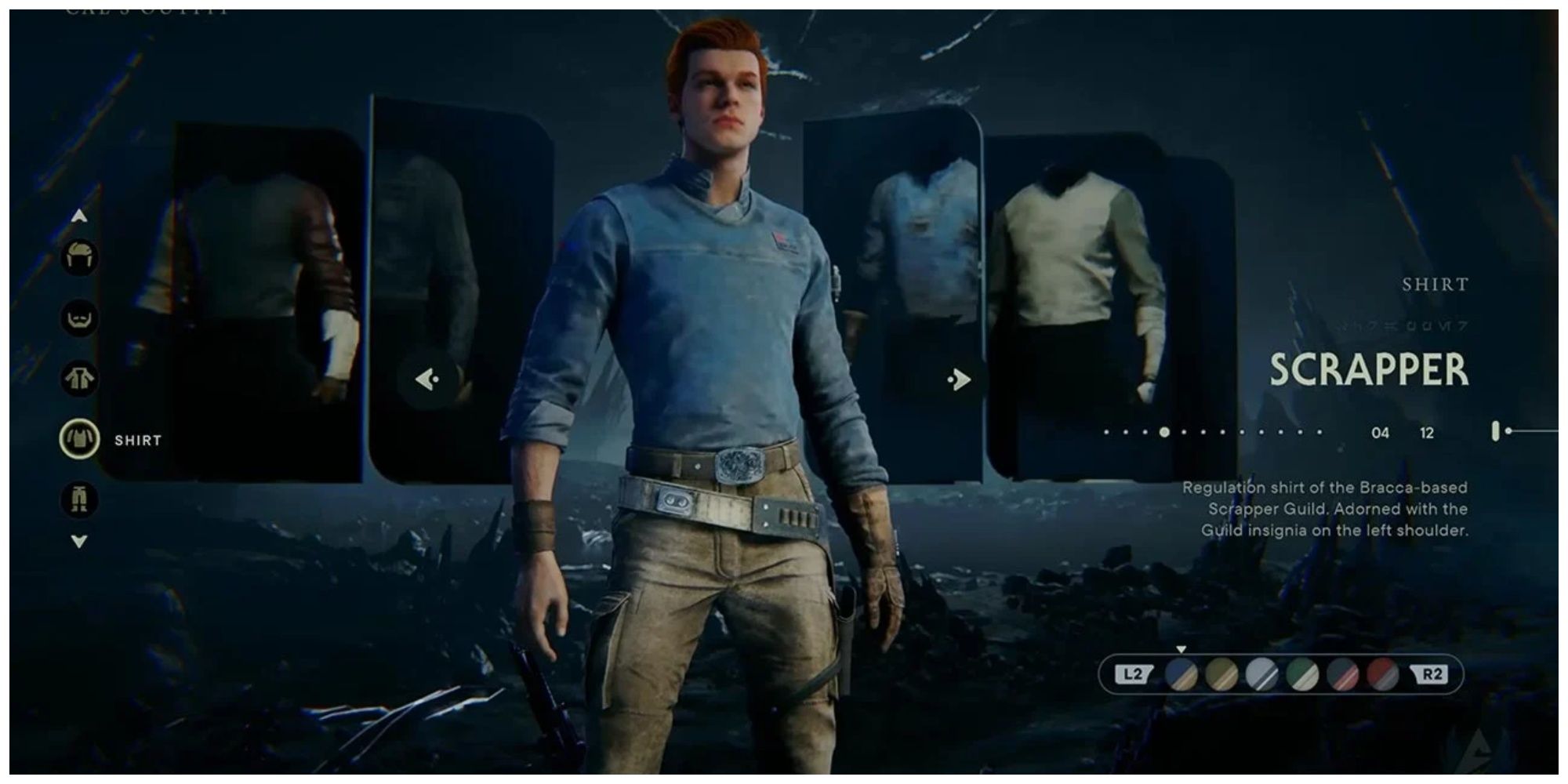Expand the category list downward with the arrow
Screen dimensions: 1568x784
(x=79, y=539)
